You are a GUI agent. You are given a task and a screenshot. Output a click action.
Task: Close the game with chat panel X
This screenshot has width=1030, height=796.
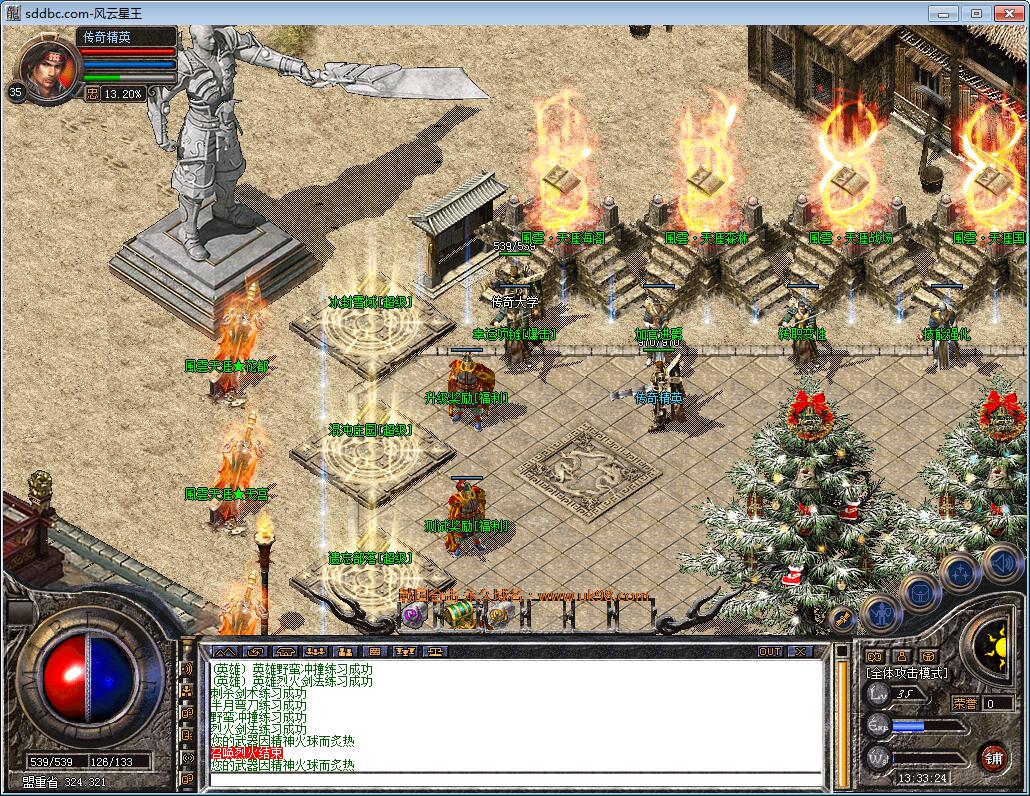(x=802, y=651)
